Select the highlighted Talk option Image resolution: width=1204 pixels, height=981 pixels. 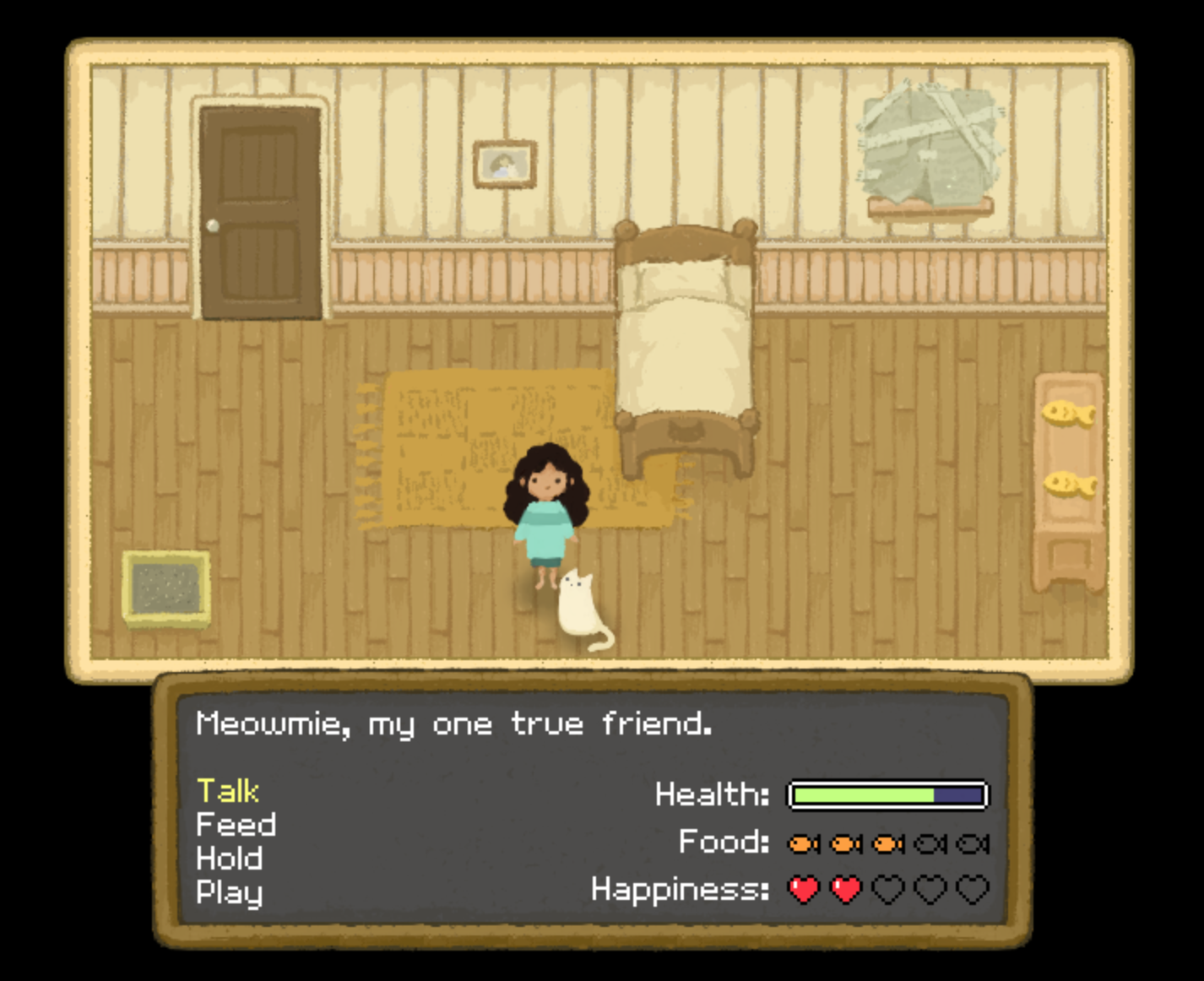(x=226, y=790)
